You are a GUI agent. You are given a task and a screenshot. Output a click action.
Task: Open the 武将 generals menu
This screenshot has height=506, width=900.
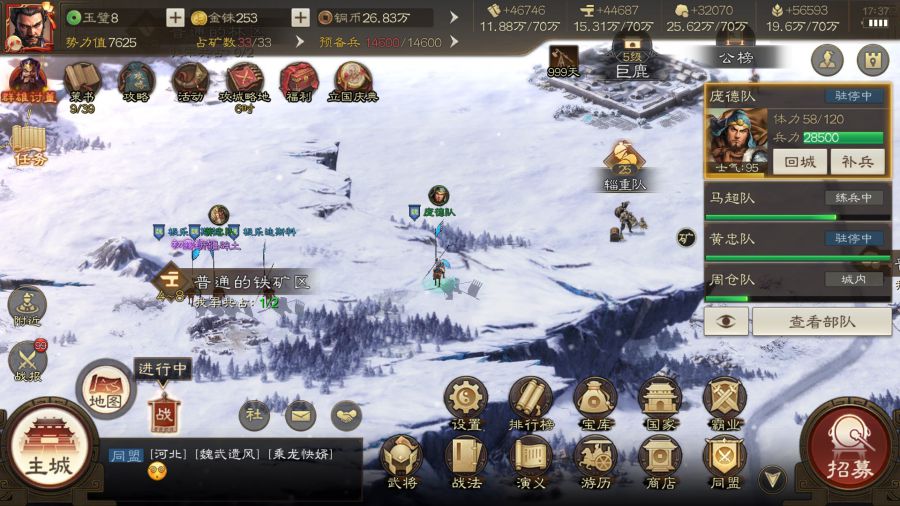(x=402, y=464)
